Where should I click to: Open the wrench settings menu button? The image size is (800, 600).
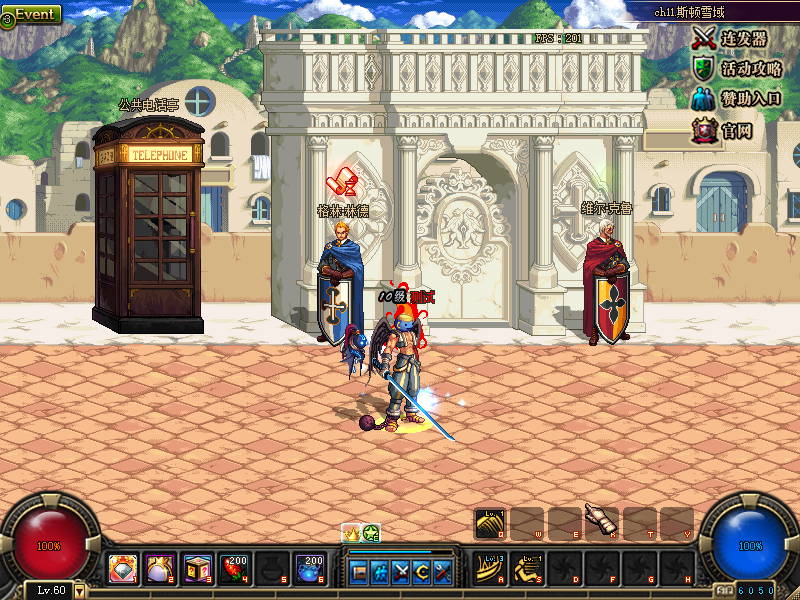point(443,572)
